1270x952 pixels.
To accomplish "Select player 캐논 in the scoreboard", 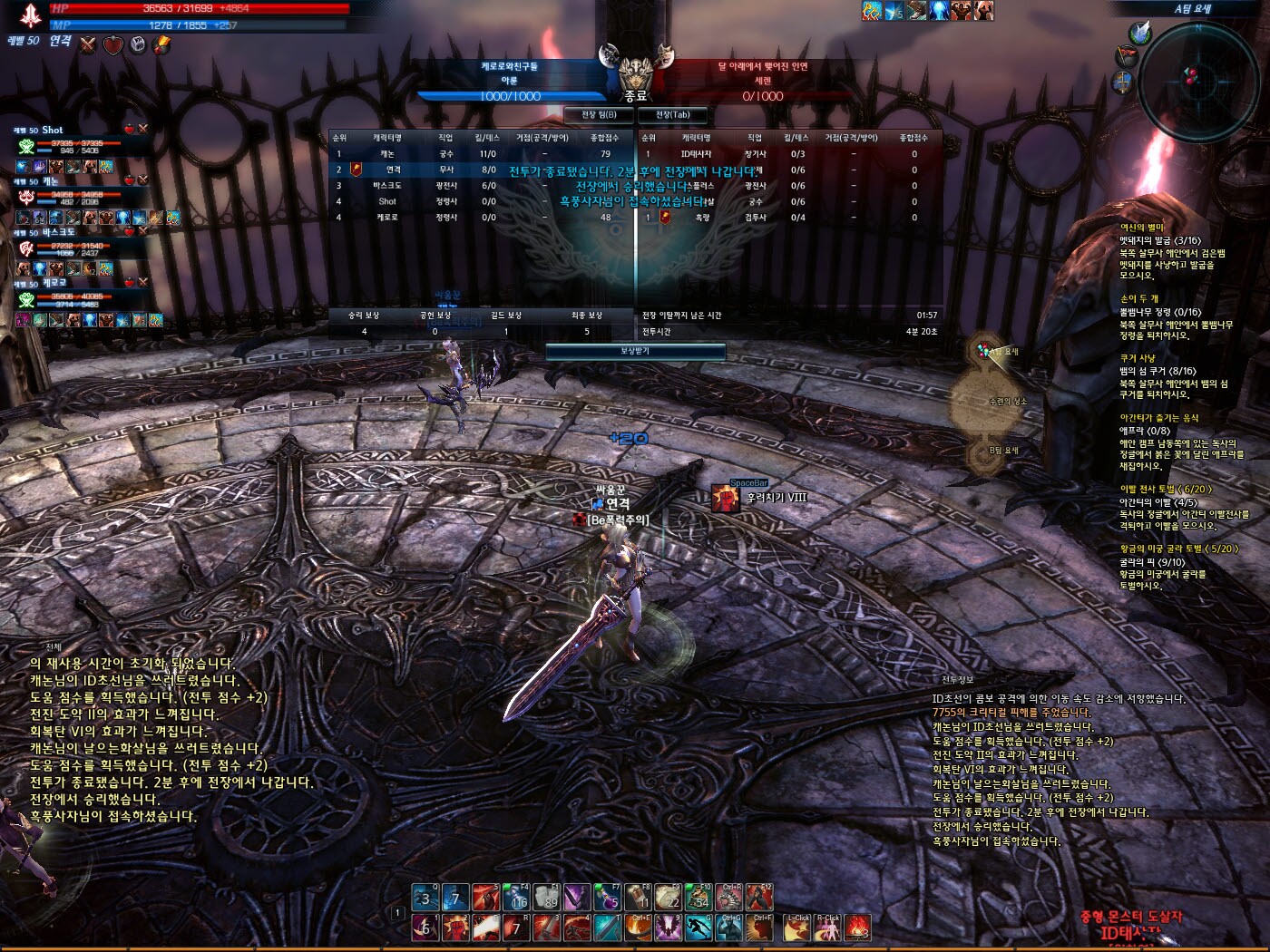I will coord(387,154).
